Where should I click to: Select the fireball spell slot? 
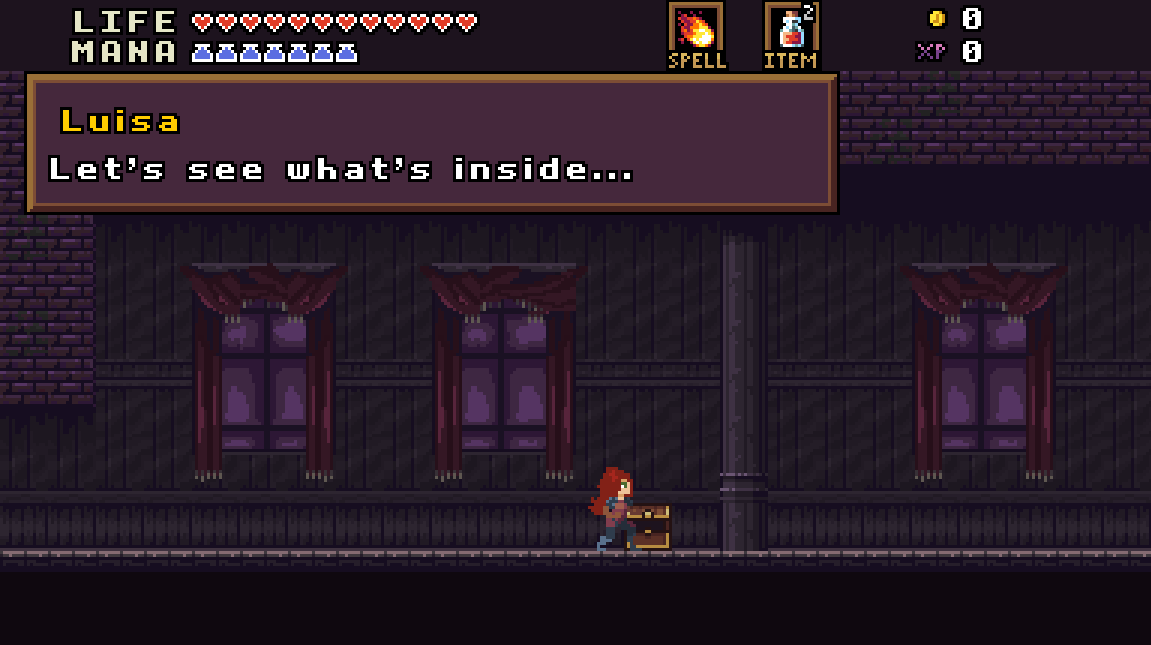(696, 28)
